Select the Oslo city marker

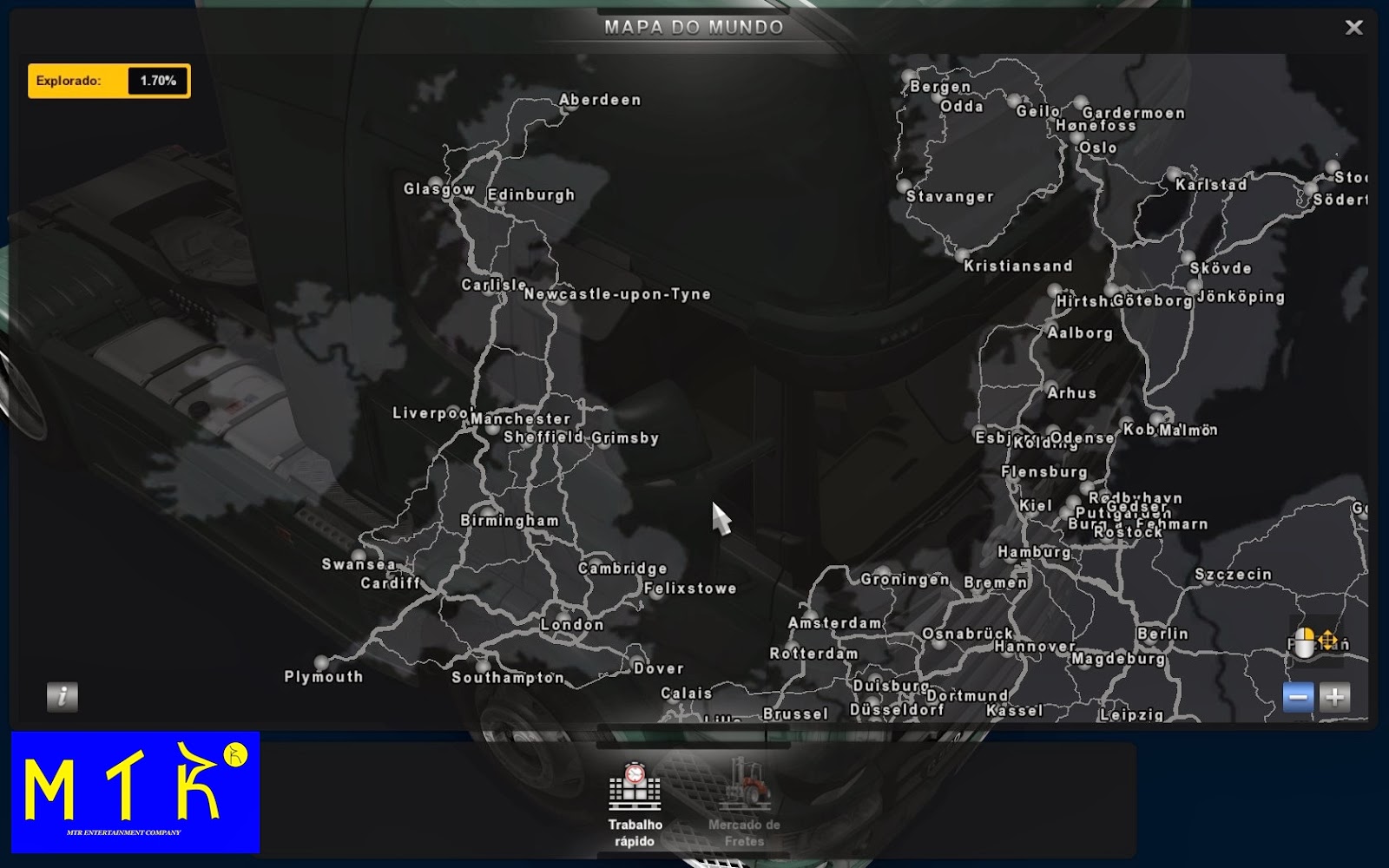click(x=1078, y=137)
